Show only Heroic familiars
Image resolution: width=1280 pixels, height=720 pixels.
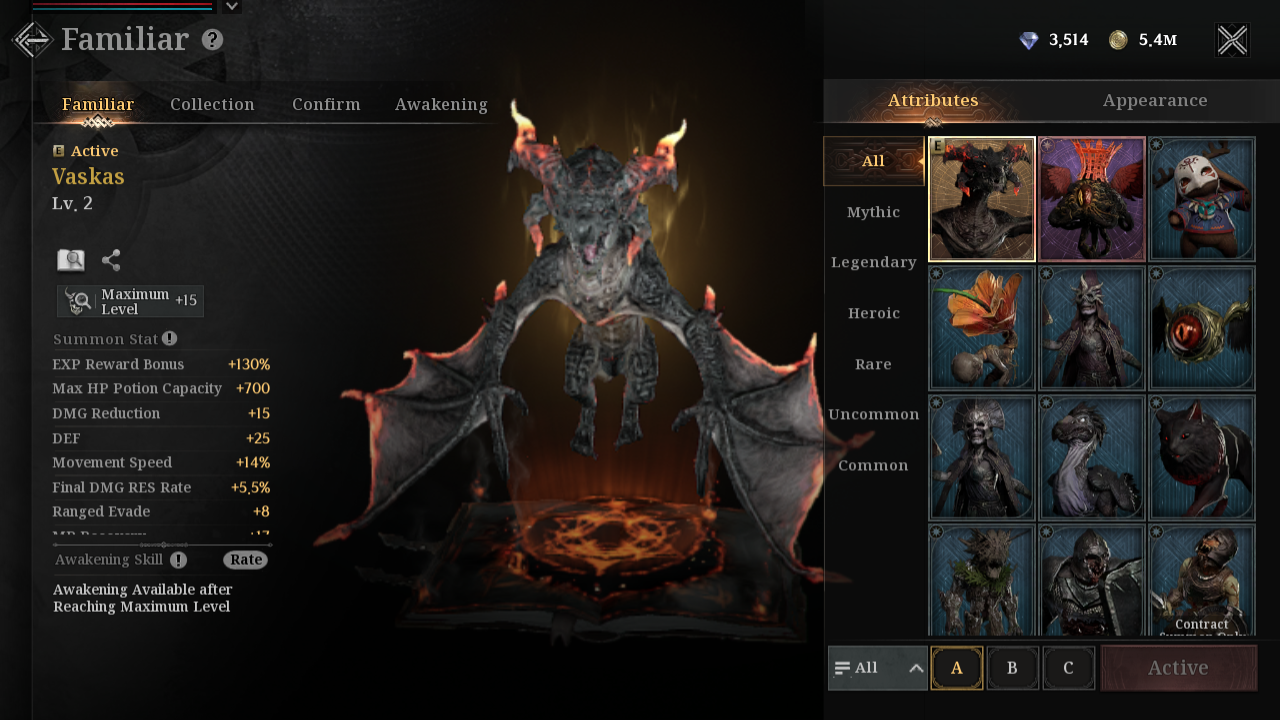pyautogui.click(x=873, y=313)
